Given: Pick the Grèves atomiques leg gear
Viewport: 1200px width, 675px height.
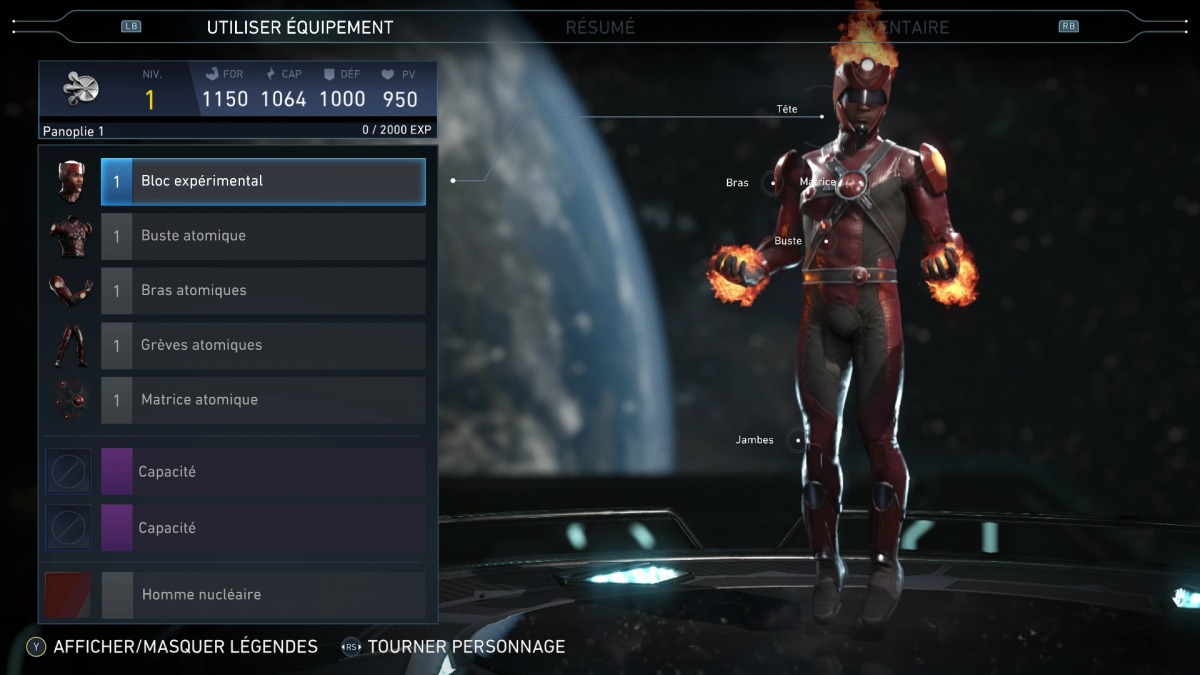Looking at the screenshot, I should tap(263, 345).
